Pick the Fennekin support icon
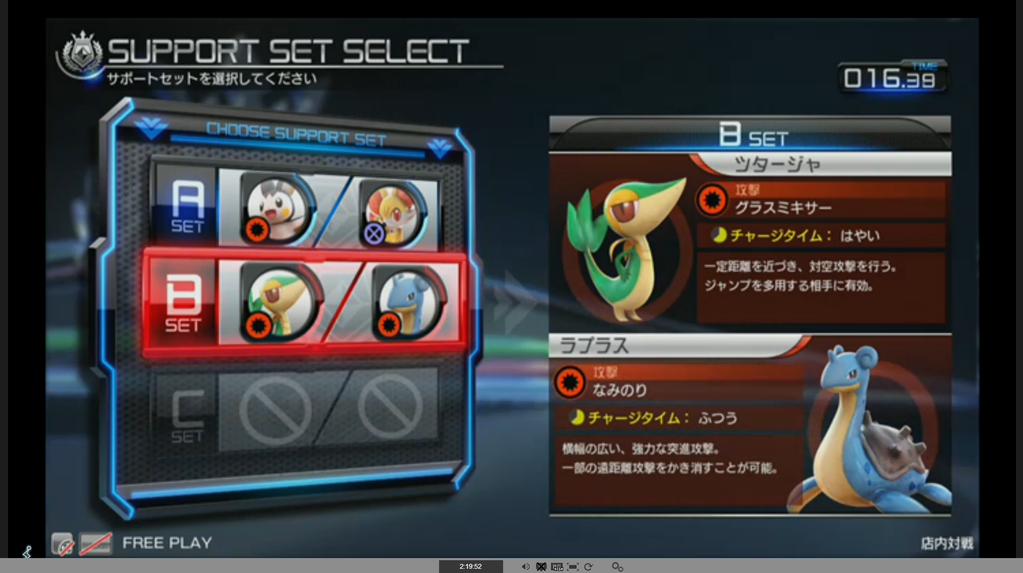The image size is (1023, 573). (x=390, y=211)
